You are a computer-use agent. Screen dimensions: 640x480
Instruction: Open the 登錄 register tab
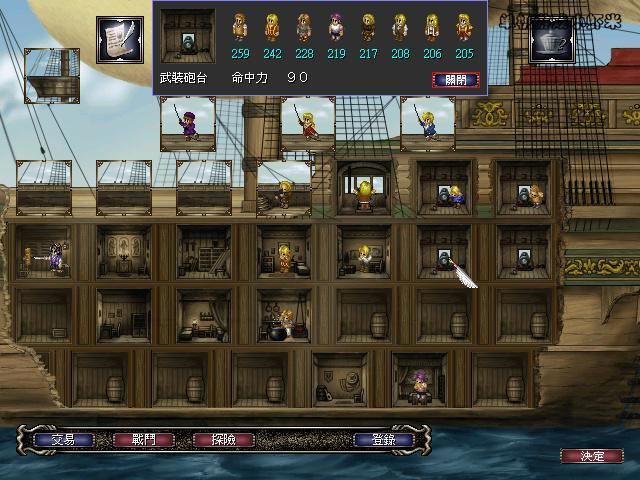(384, 439)
